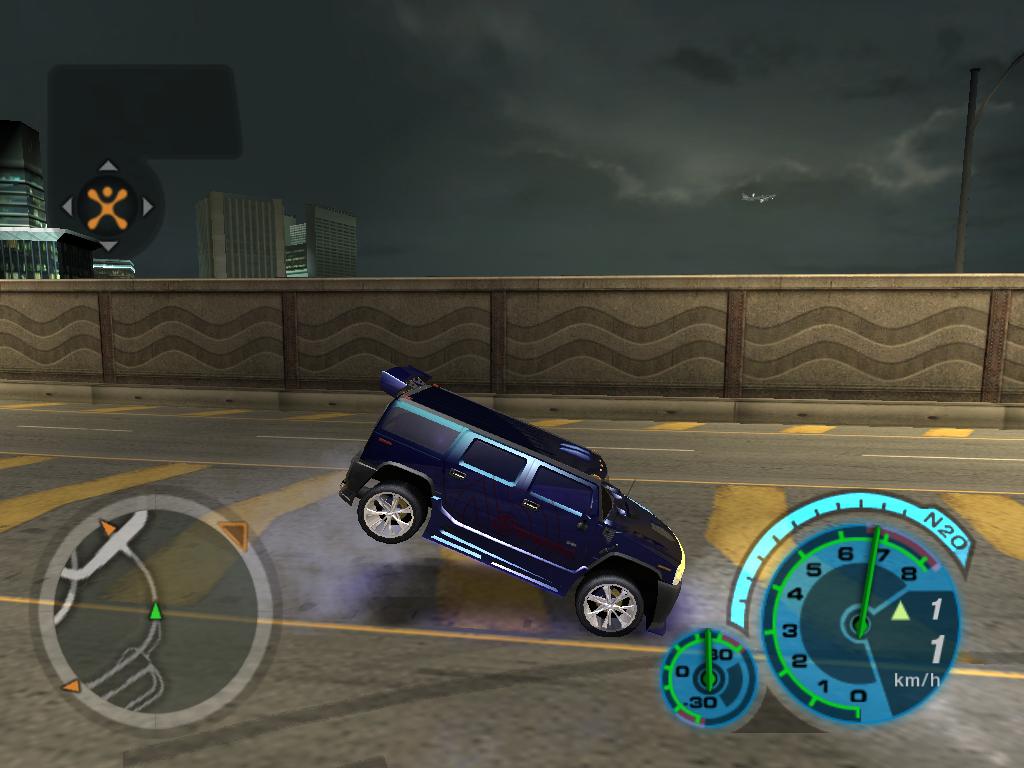Viewport: 1024px width, 768px height.
Task: Click the up arrow above the orange figure
Action: tap(108, 166)
